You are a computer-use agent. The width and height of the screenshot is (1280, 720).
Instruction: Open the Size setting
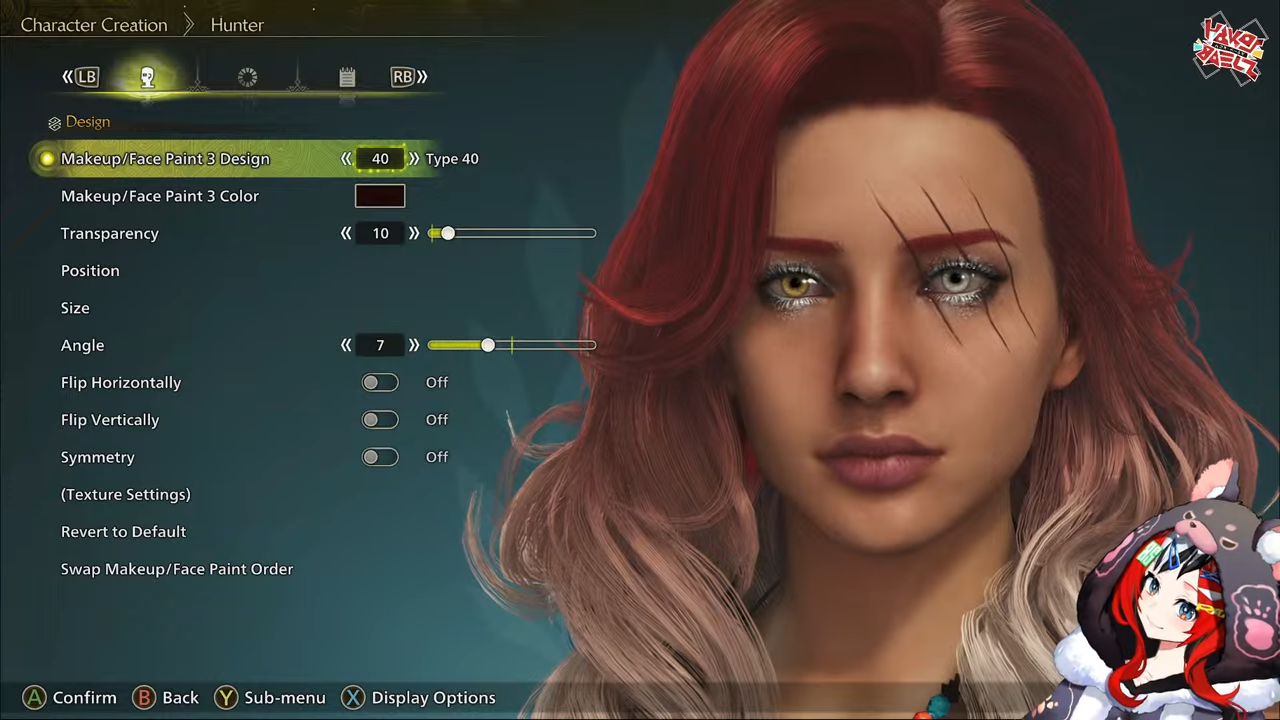tap(75, 308)
